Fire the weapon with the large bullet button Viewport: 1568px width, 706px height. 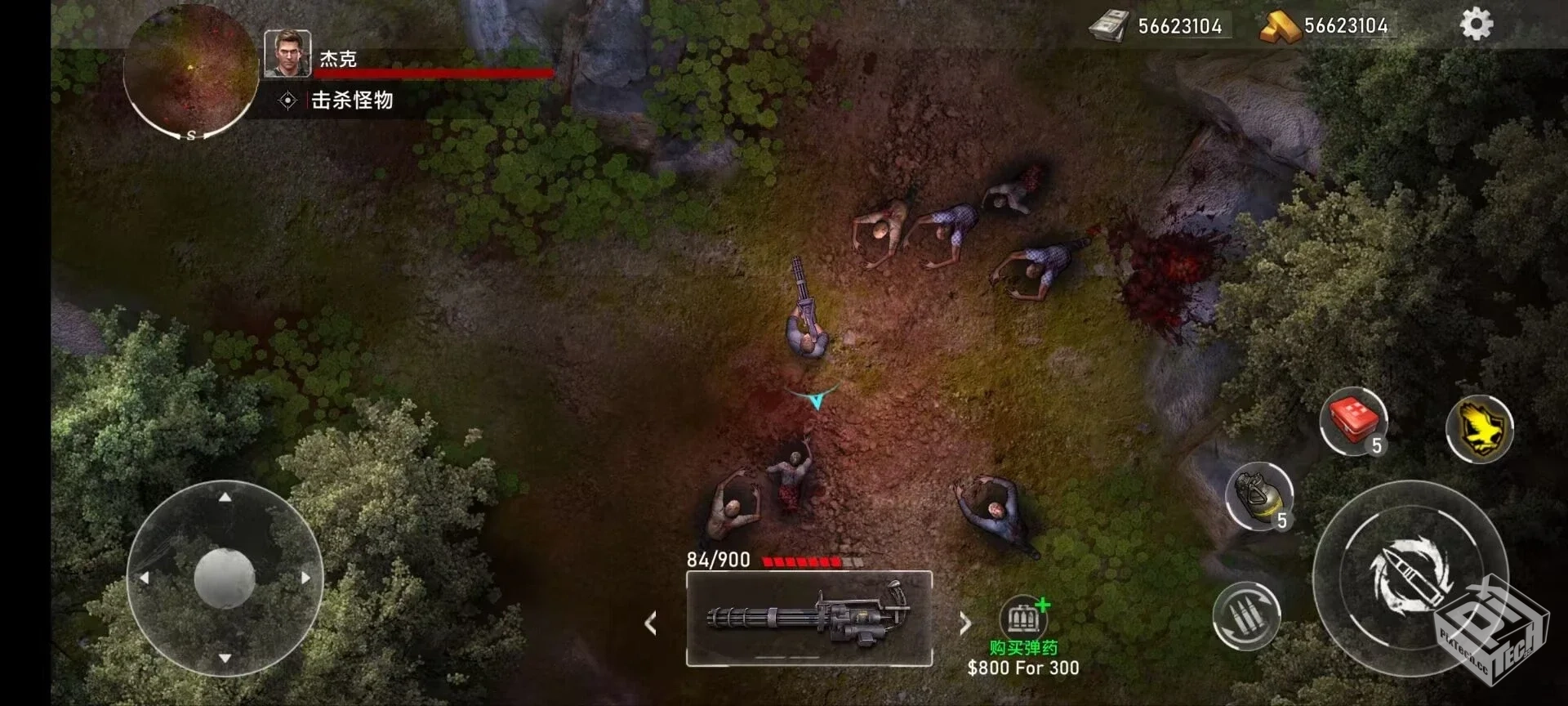(x=1409, y=576)
